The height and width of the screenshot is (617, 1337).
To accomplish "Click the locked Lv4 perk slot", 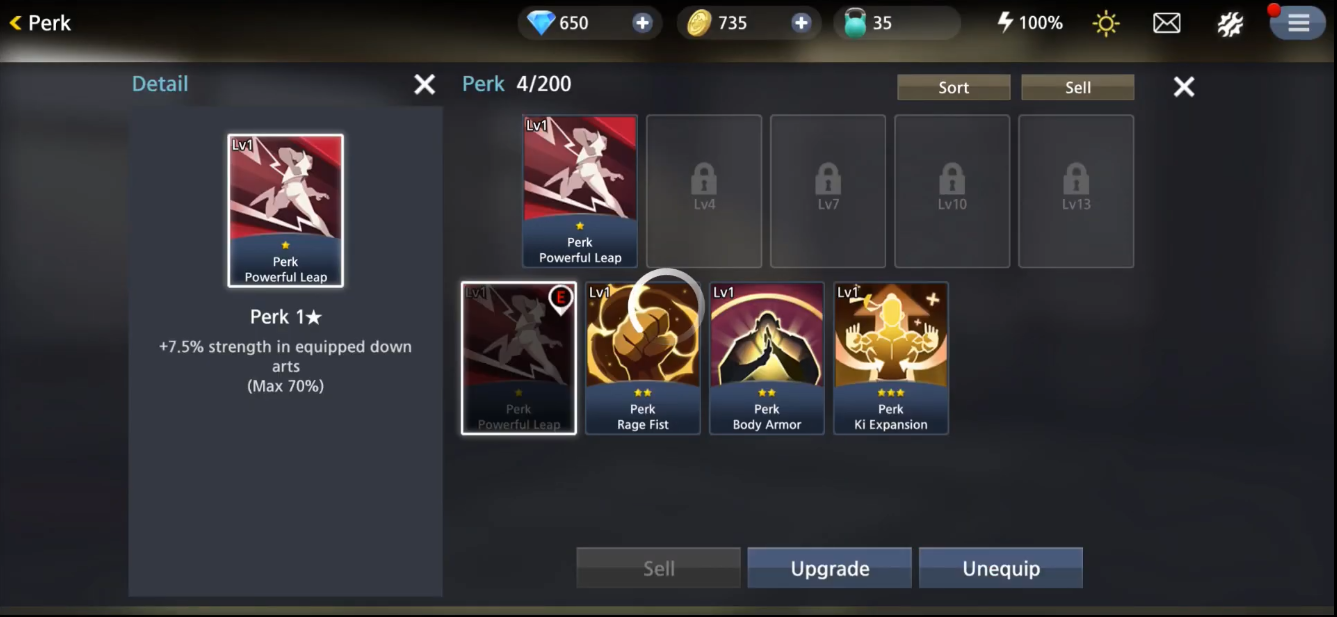I will pos(704,191).
